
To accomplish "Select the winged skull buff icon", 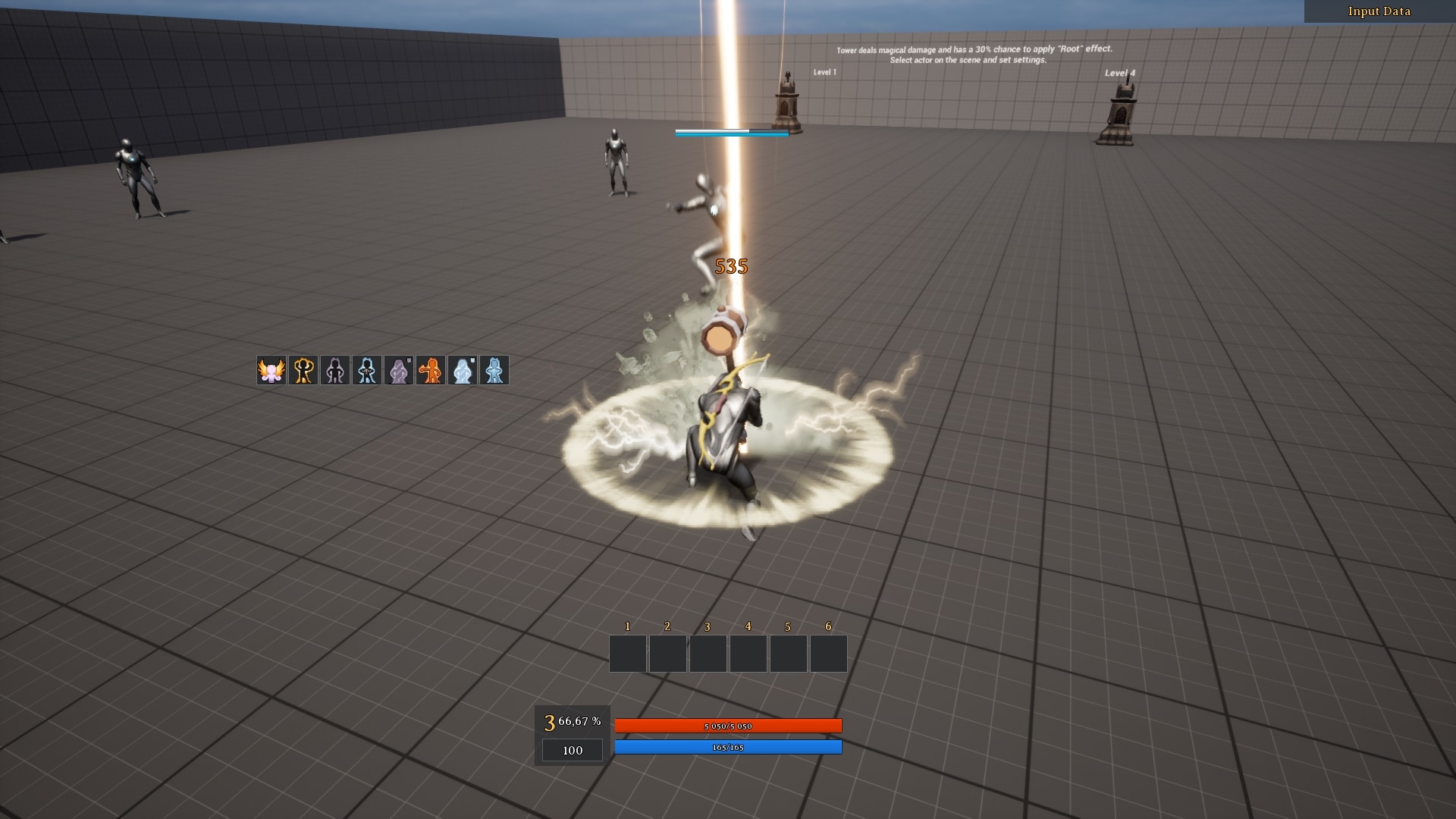I will click(271, 370).
